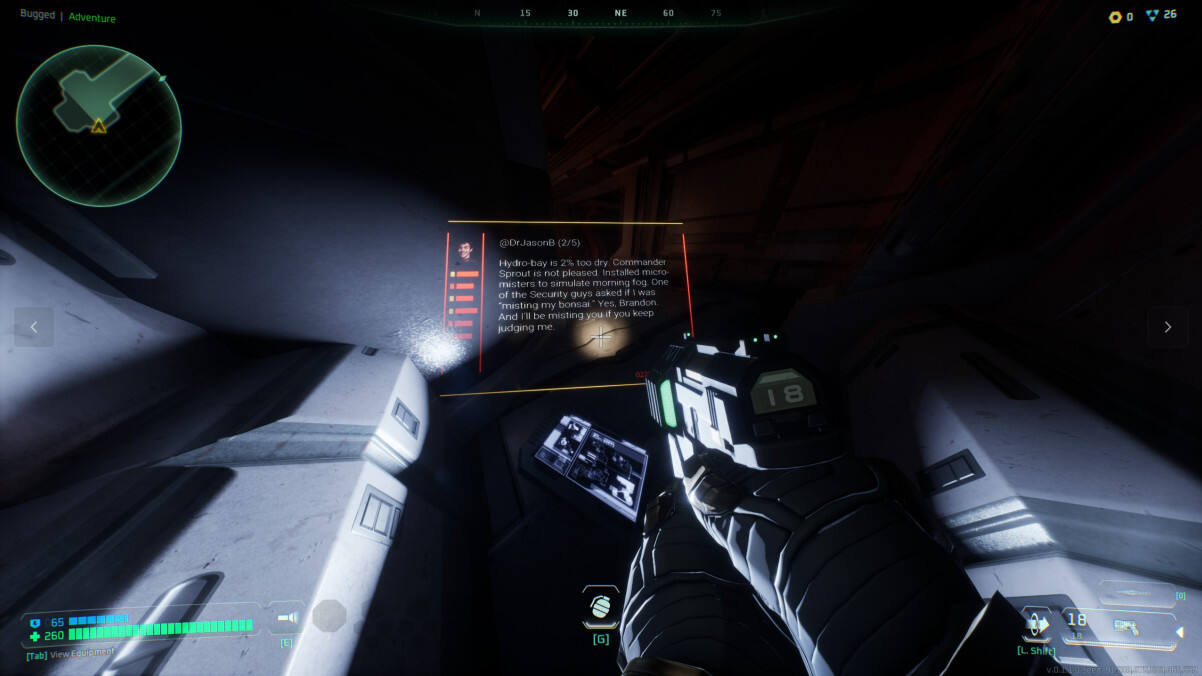Select the grenade icon

click(x=600, y=608)
